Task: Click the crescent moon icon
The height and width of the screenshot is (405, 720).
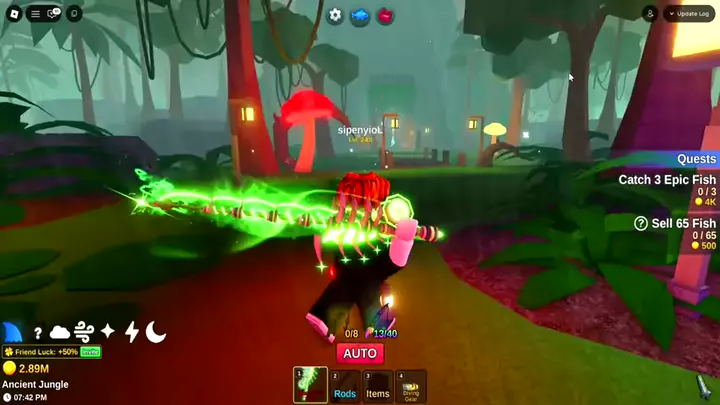Action: (156, 332)
